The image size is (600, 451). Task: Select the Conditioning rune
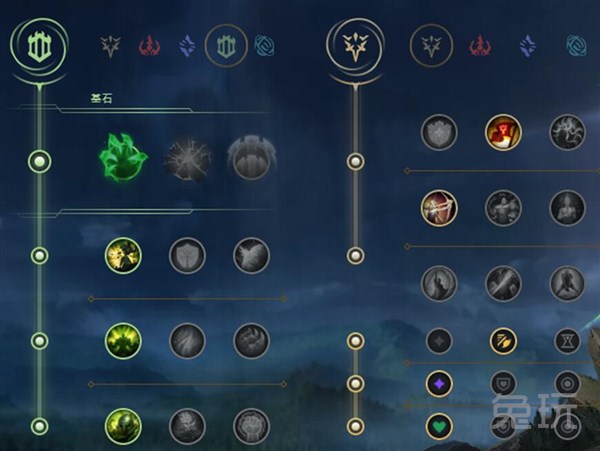click(123, 341)
